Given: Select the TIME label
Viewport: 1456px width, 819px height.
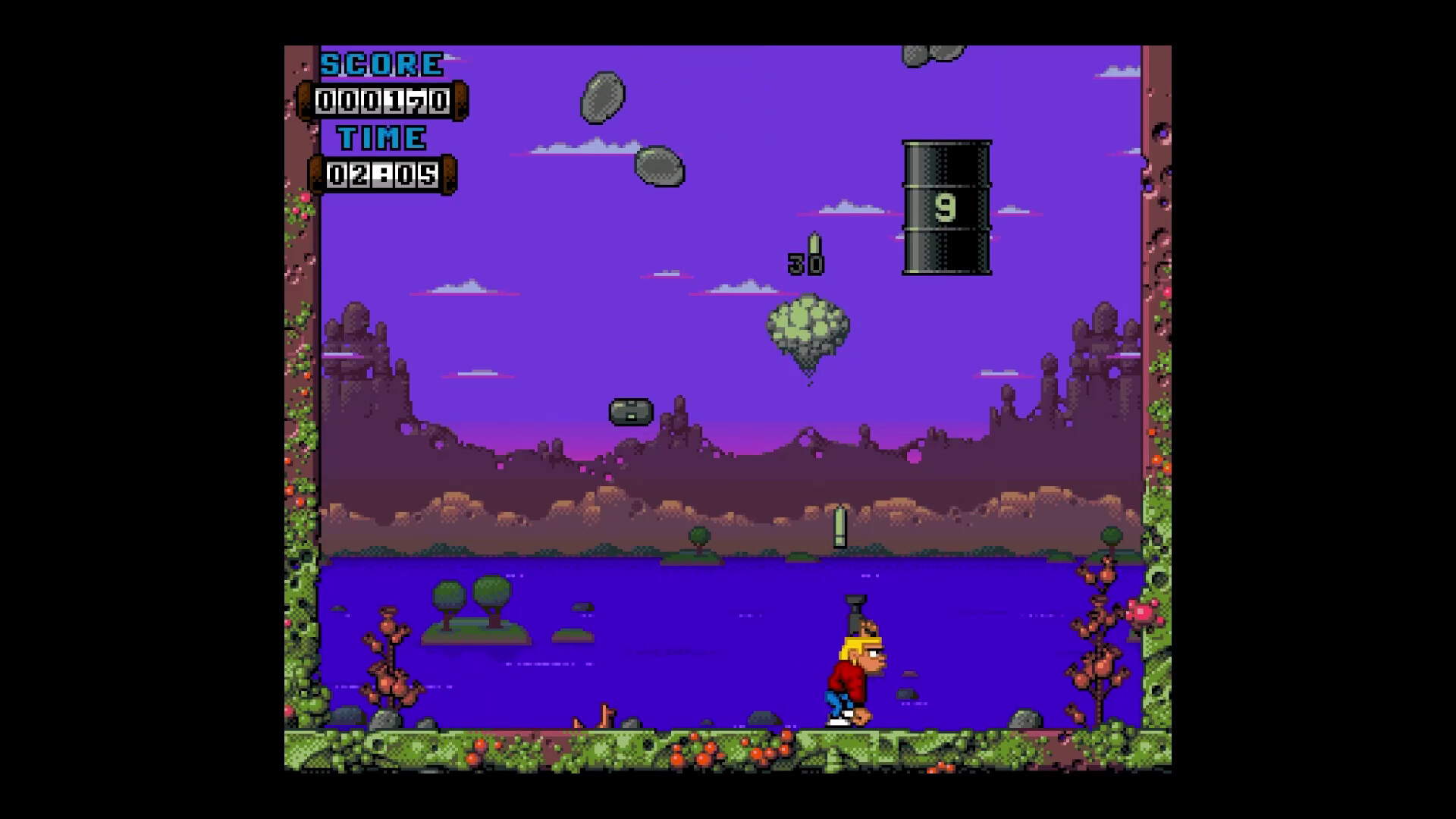Looking at the screenshot, I should 381,138.
